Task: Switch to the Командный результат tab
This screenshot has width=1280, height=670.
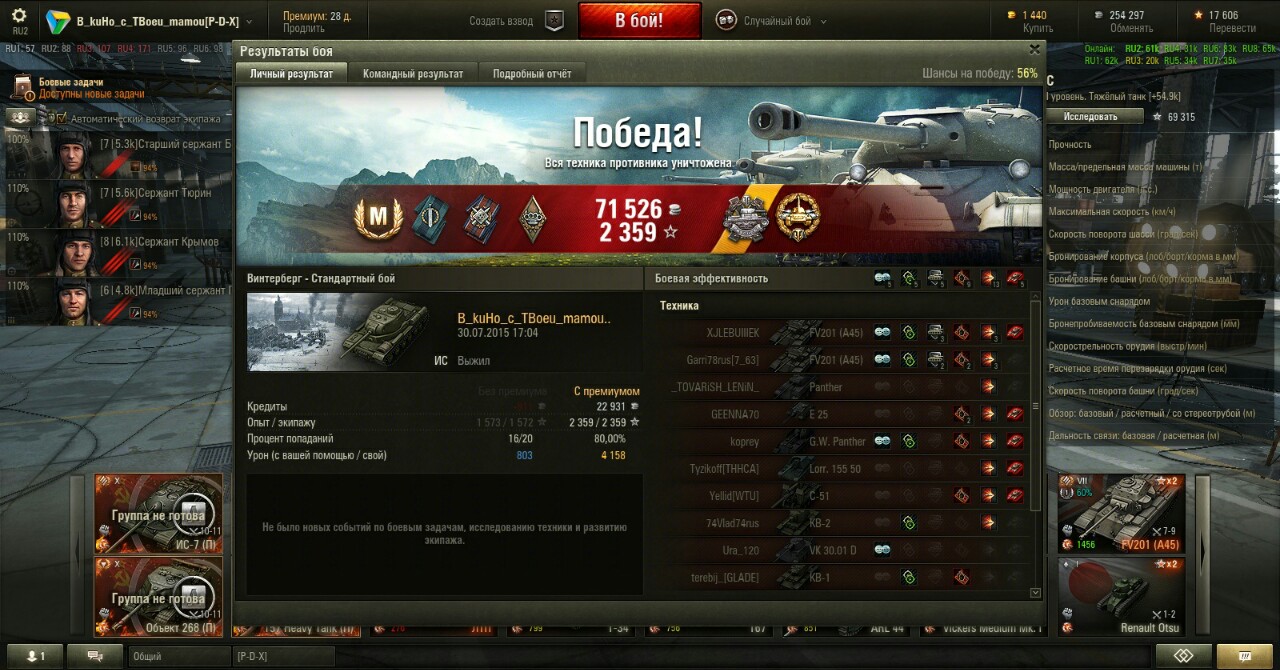Action: 413,74
